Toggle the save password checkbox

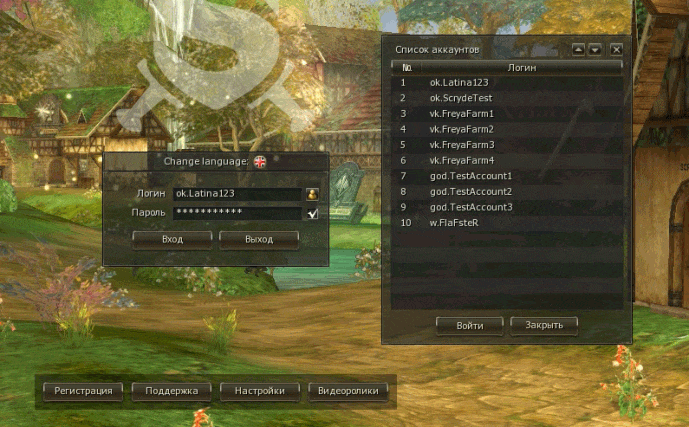[x=313, y=213]
